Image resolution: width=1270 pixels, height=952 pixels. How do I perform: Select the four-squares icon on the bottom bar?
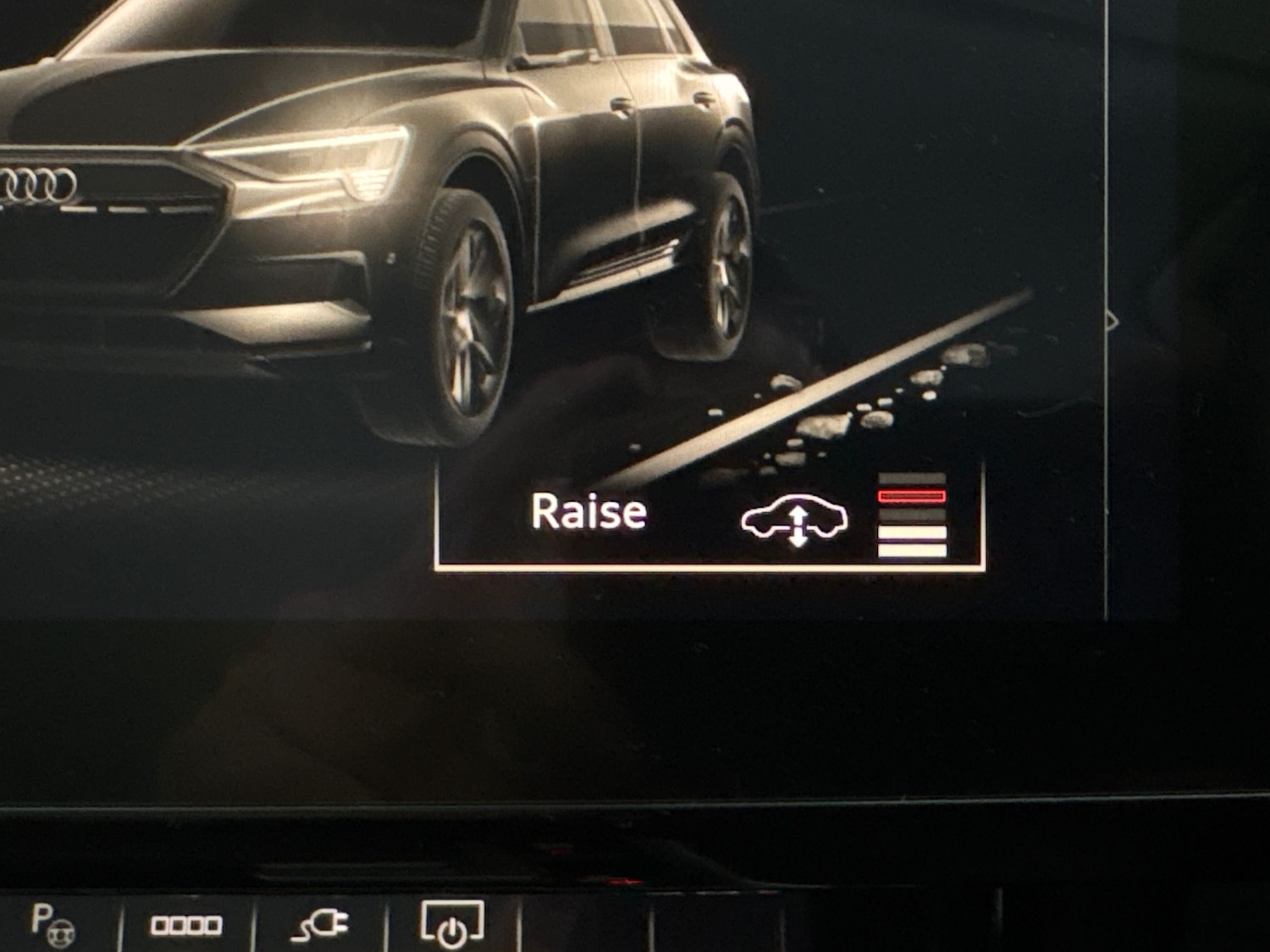pyautogui.click(x=188, y=925)
